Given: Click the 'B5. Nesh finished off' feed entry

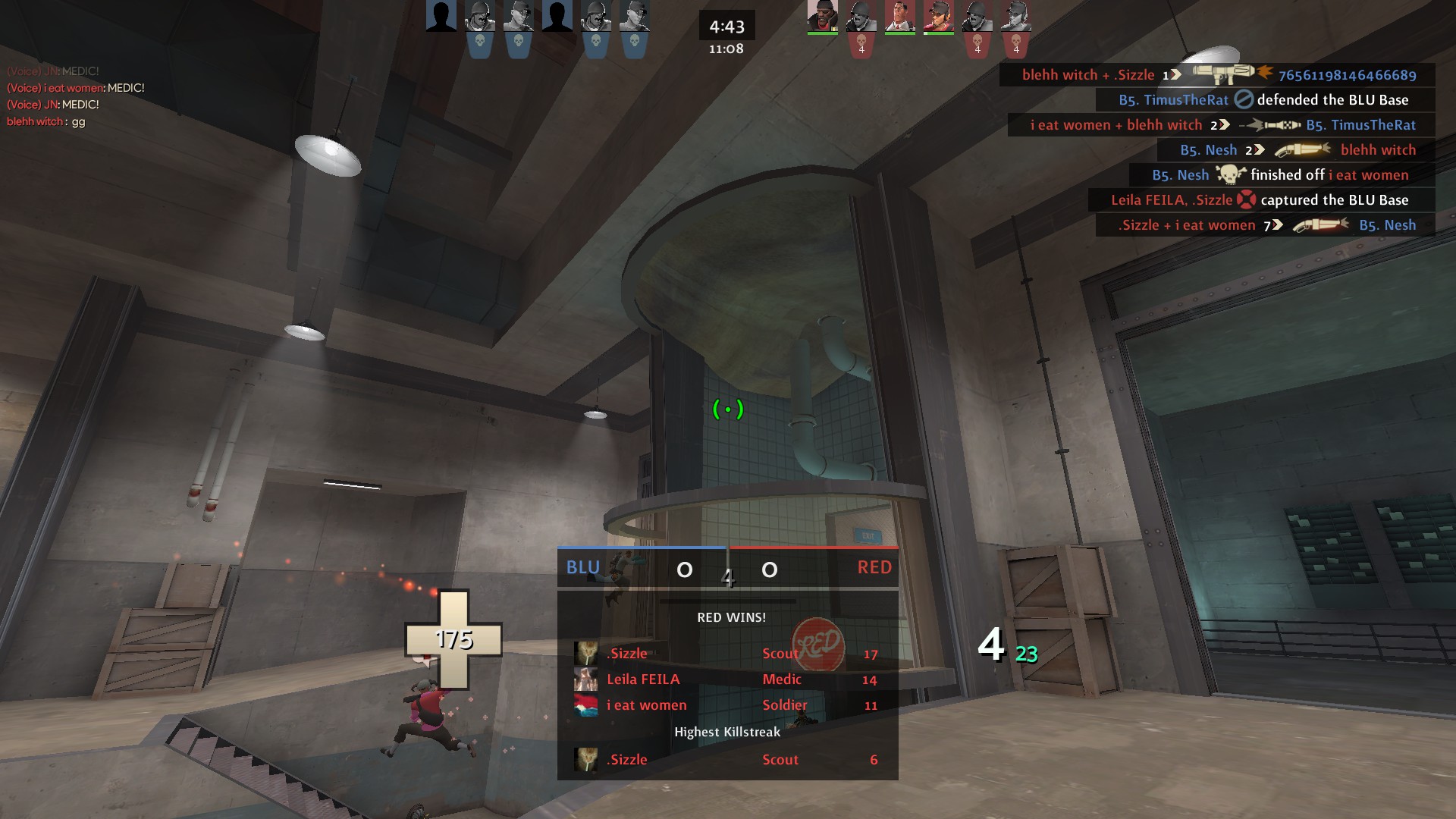Looking at the screenshot, I should pyautogui.click(x=1281, y=175).
